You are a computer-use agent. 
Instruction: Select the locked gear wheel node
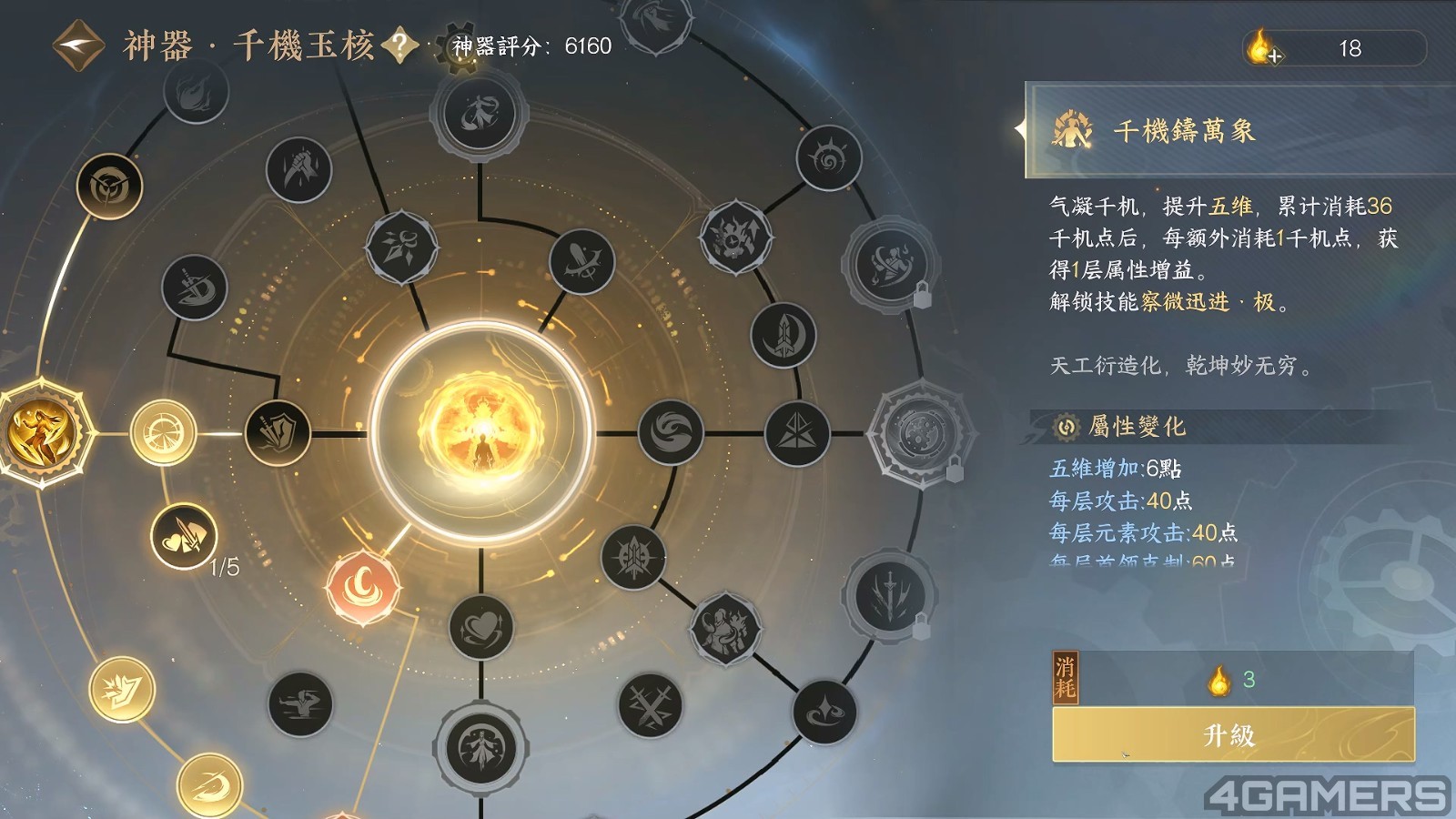click(x=918, y=433)
